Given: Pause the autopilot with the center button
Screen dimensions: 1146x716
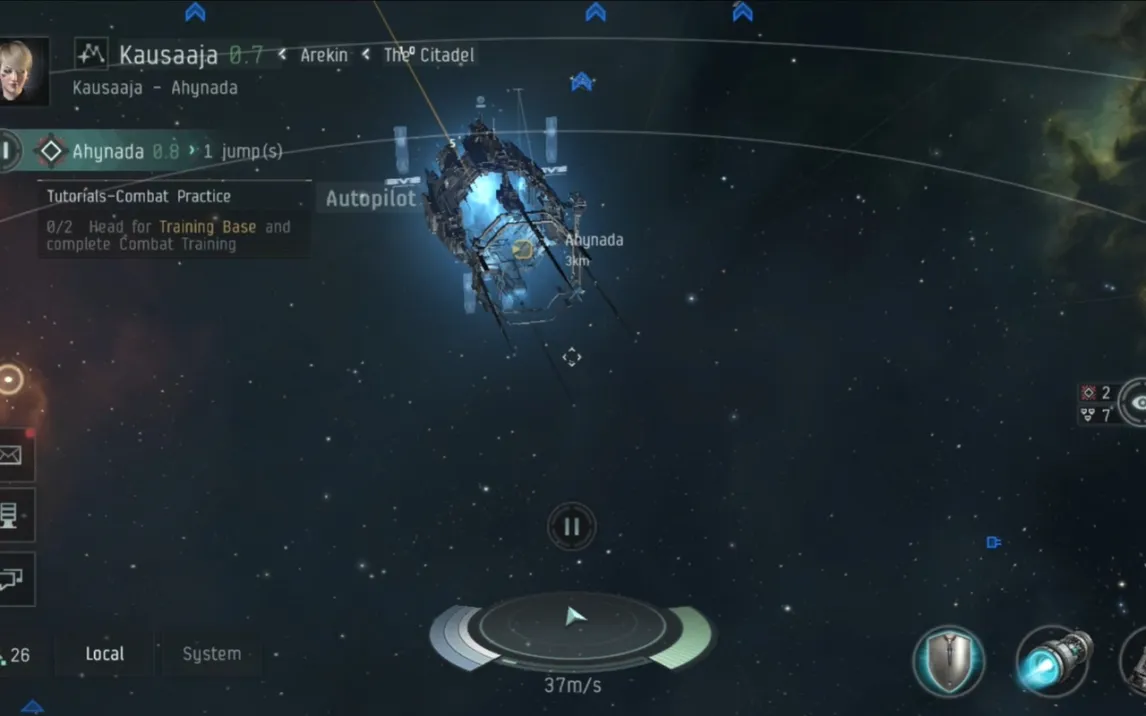Looking at the screenshot, I should point(571,527).
